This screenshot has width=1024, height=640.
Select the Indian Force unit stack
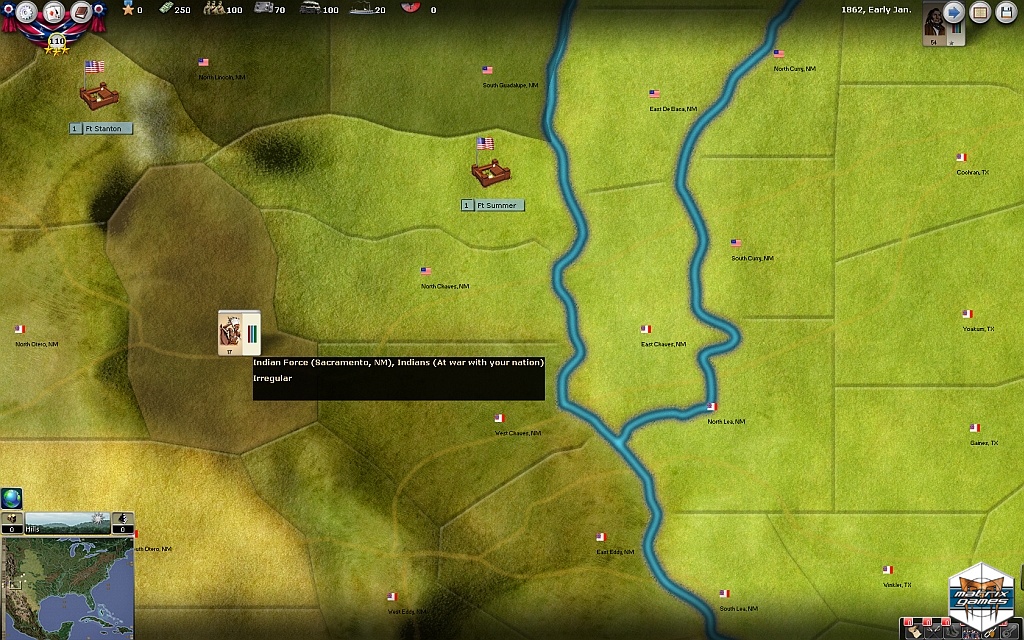(239, 333)
